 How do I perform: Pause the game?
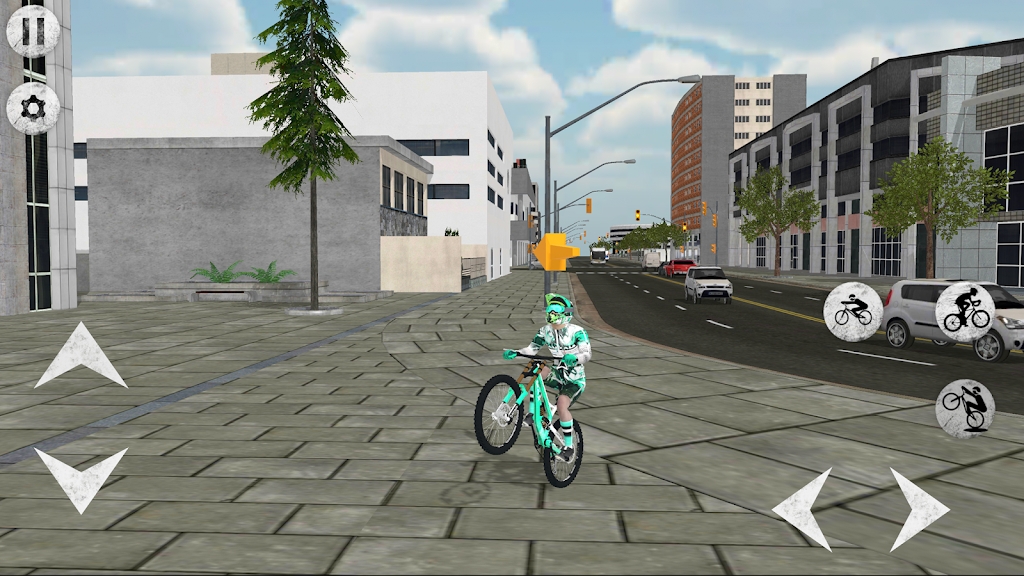point(33,31)
